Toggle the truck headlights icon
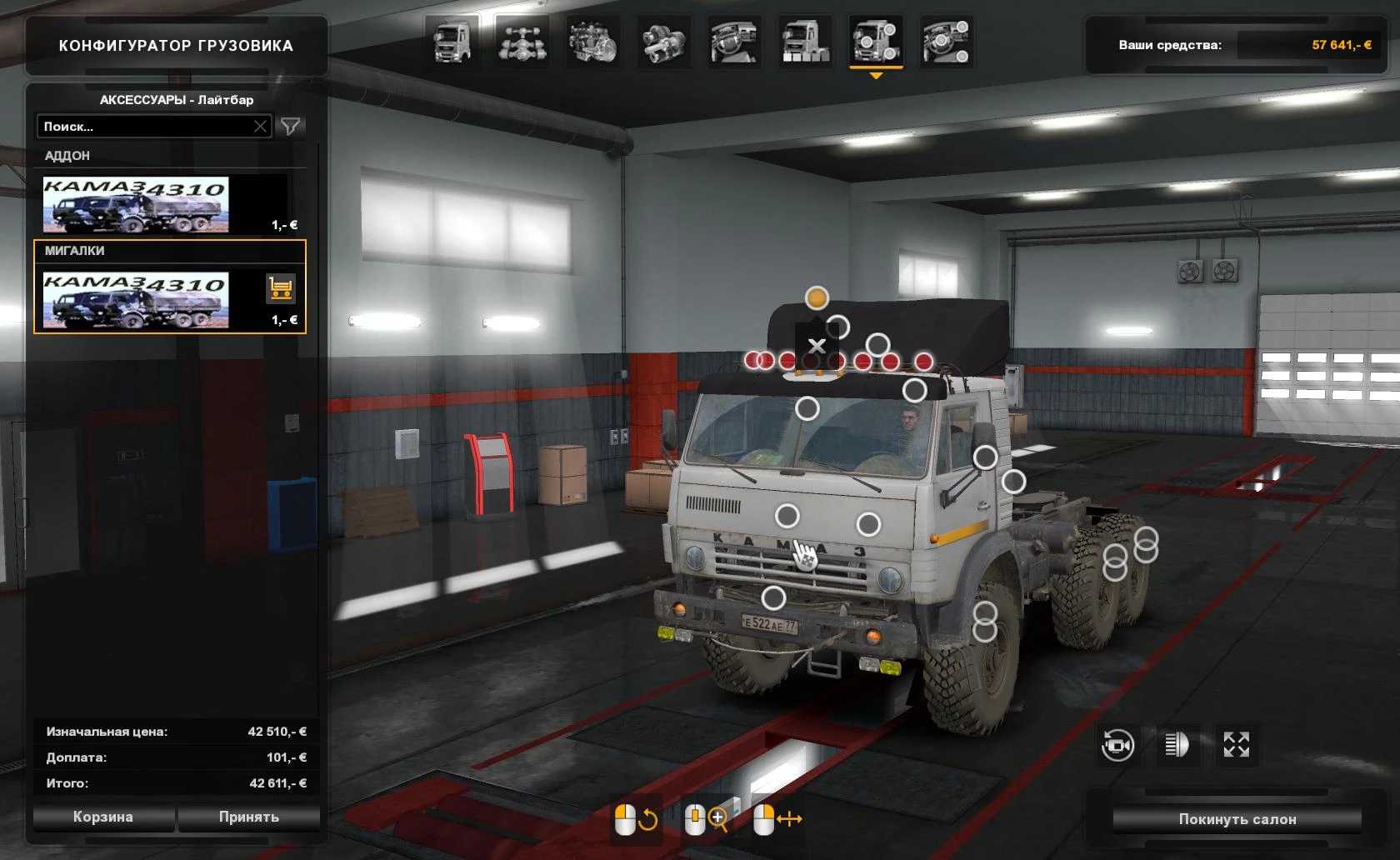The width and height of the screenshot is (1400, 860). coord(1177,744)
